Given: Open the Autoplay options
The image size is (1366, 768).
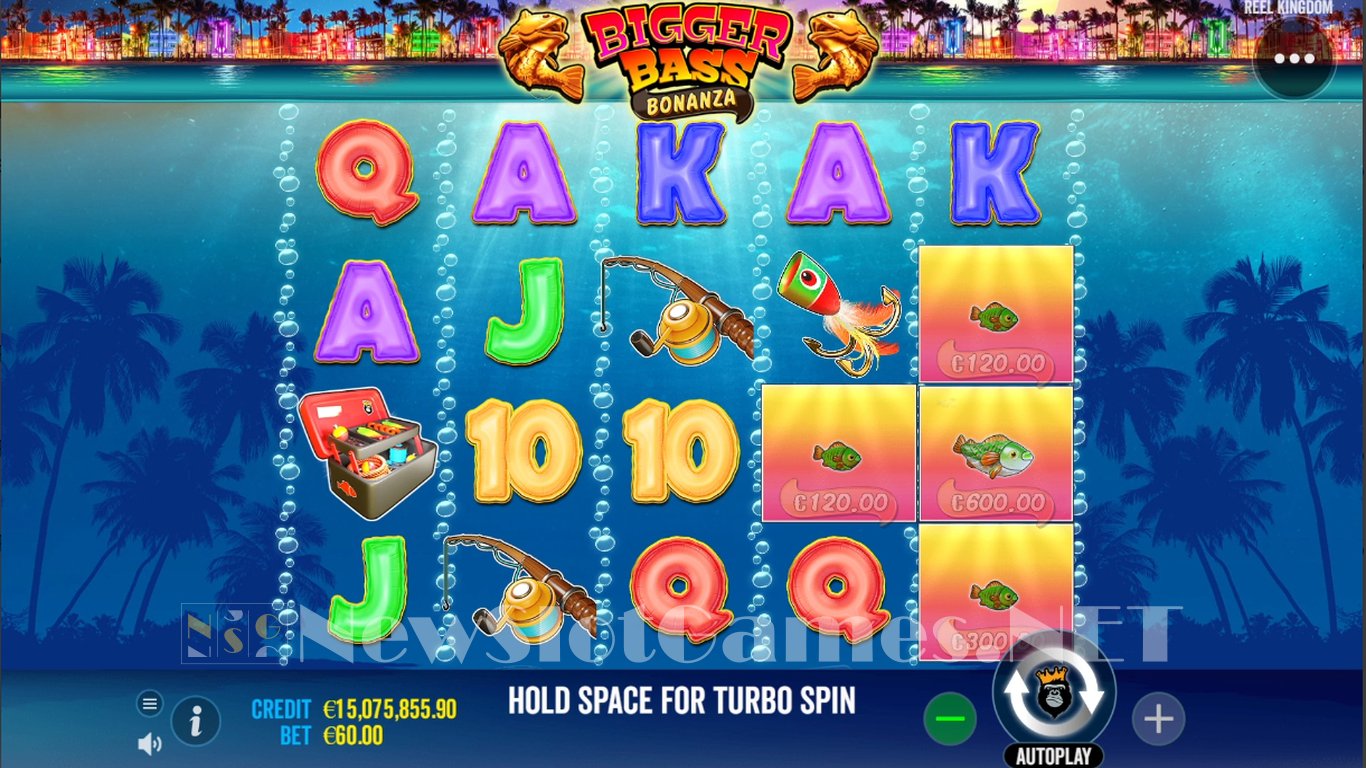Looking at the screenshot, I should pyautogui.click(x=1053, y=755).
